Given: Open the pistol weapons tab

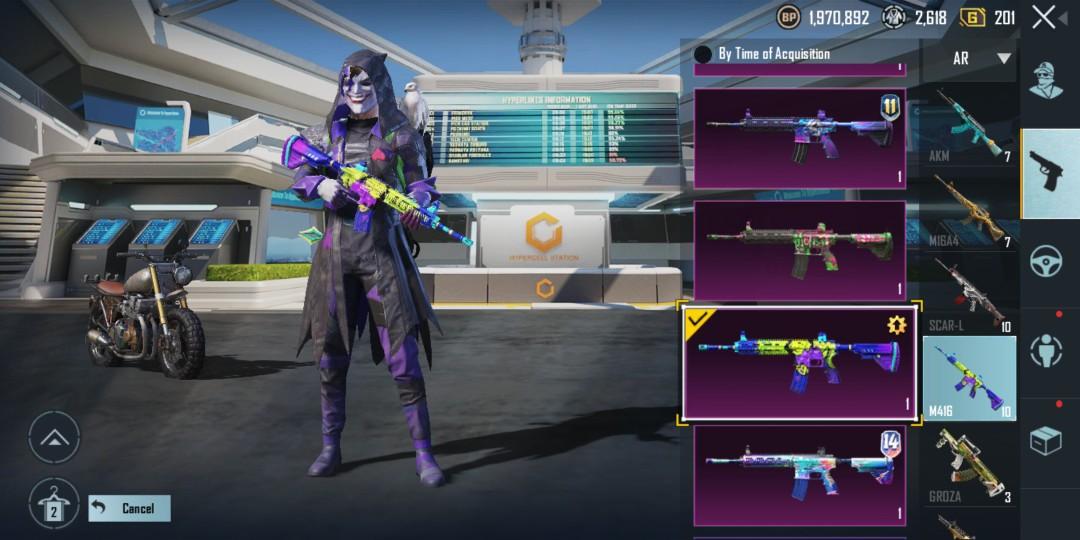Looking at the screenshot, I should pos(1049,172).
